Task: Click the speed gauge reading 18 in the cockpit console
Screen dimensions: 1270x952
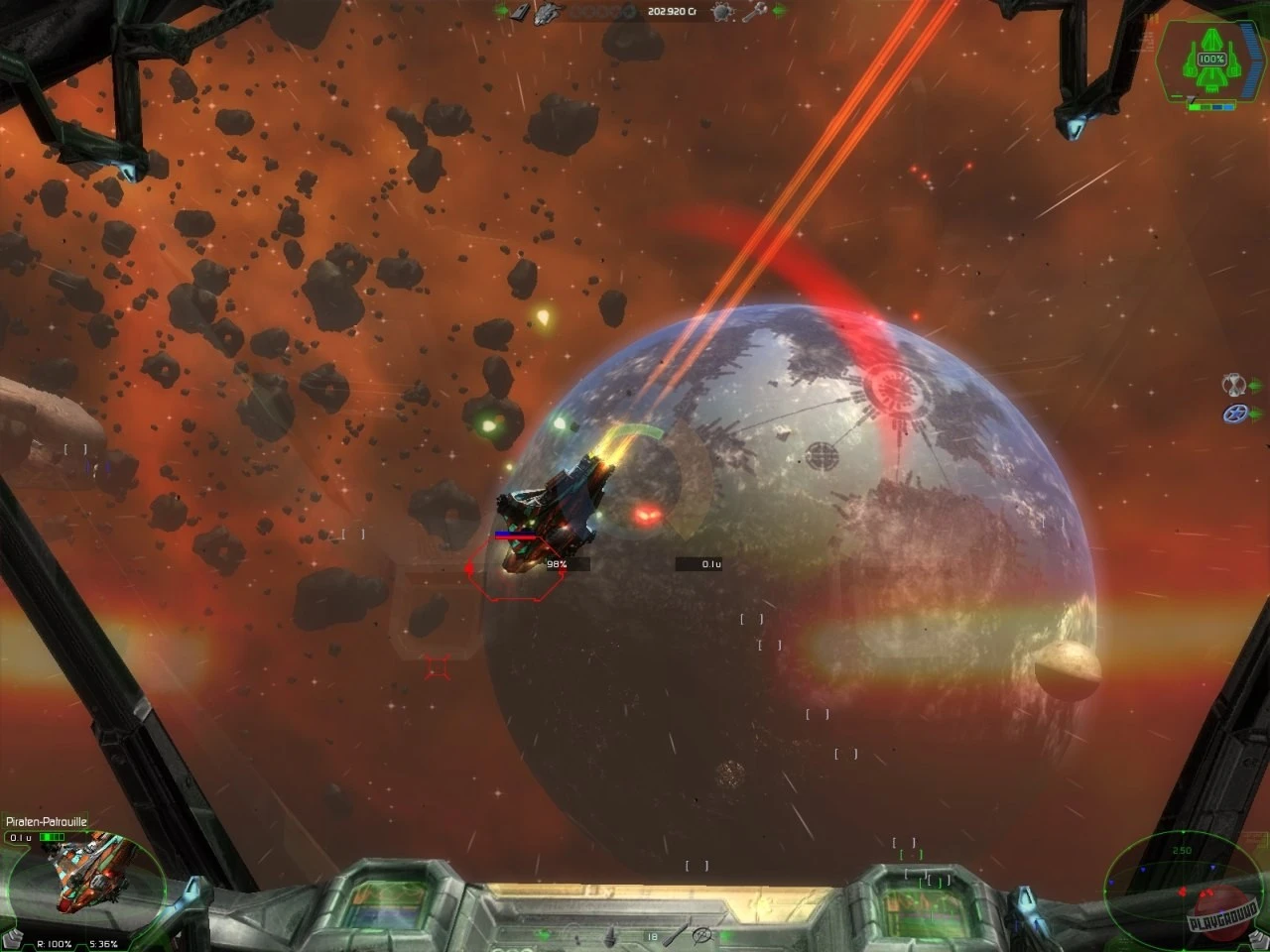Action: tap(652, 934)
